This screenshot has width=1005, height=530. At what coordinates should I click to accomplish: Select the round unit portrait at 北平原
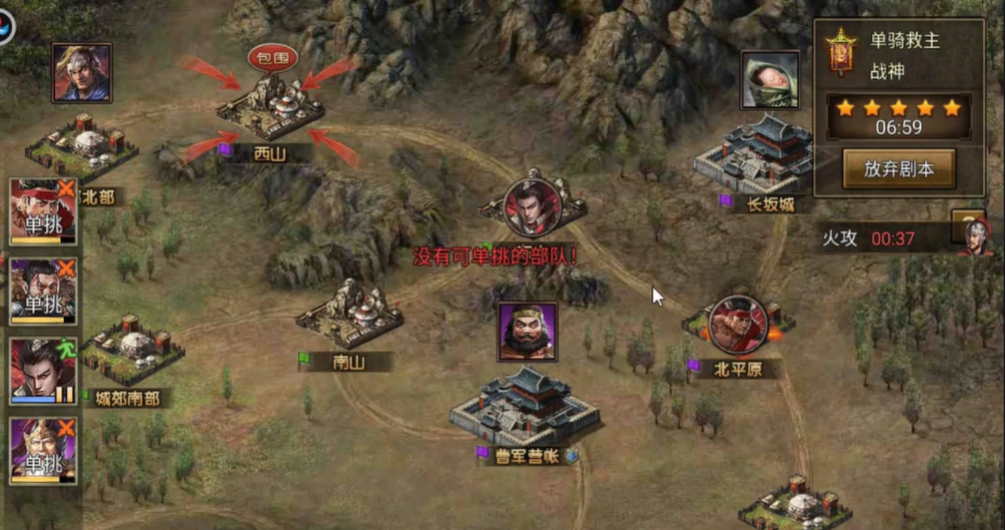coord(737,325)
